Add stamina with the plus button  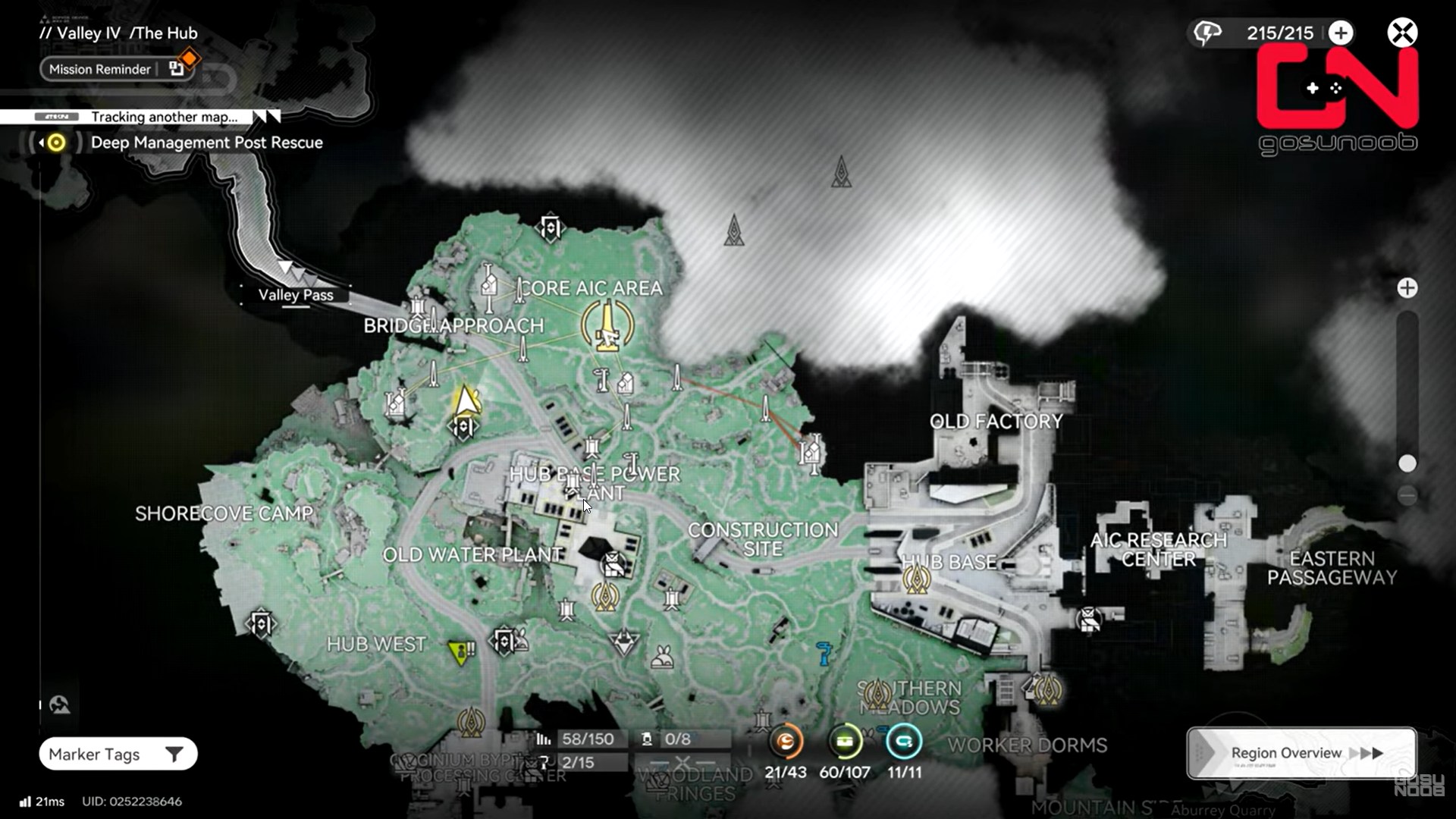[x=1341, y=33]
